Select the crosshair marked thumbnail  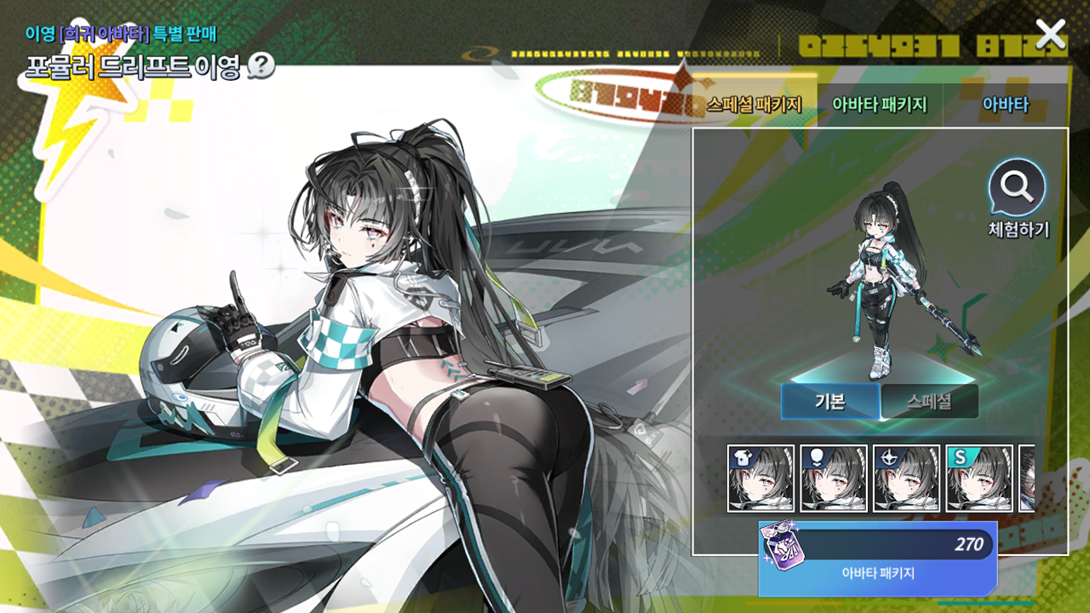[907, 479]
